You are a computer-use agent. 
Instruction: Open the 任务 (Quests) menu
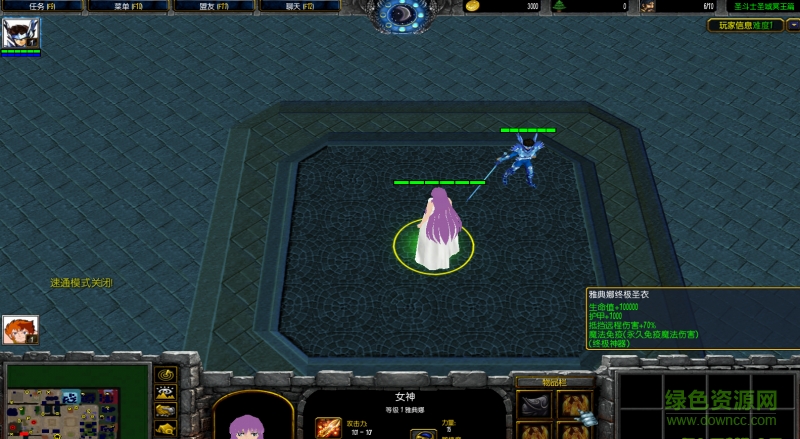[42, 6]
